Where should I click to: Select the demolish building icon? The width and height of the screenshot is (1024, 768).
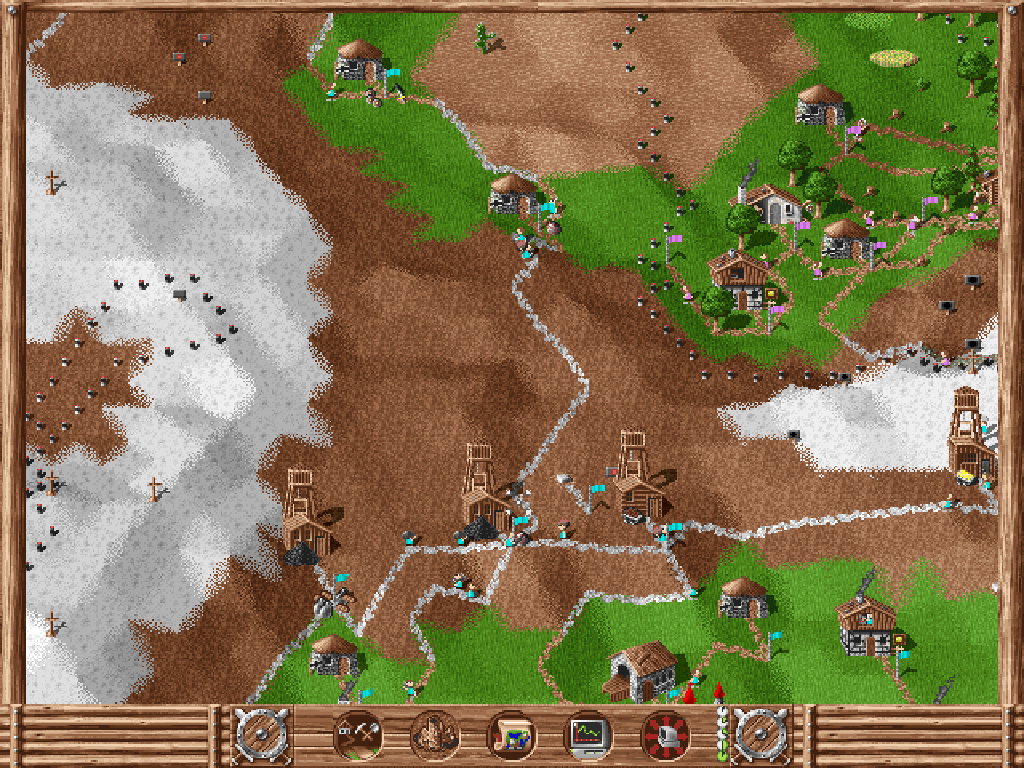(x=435, y=737)
